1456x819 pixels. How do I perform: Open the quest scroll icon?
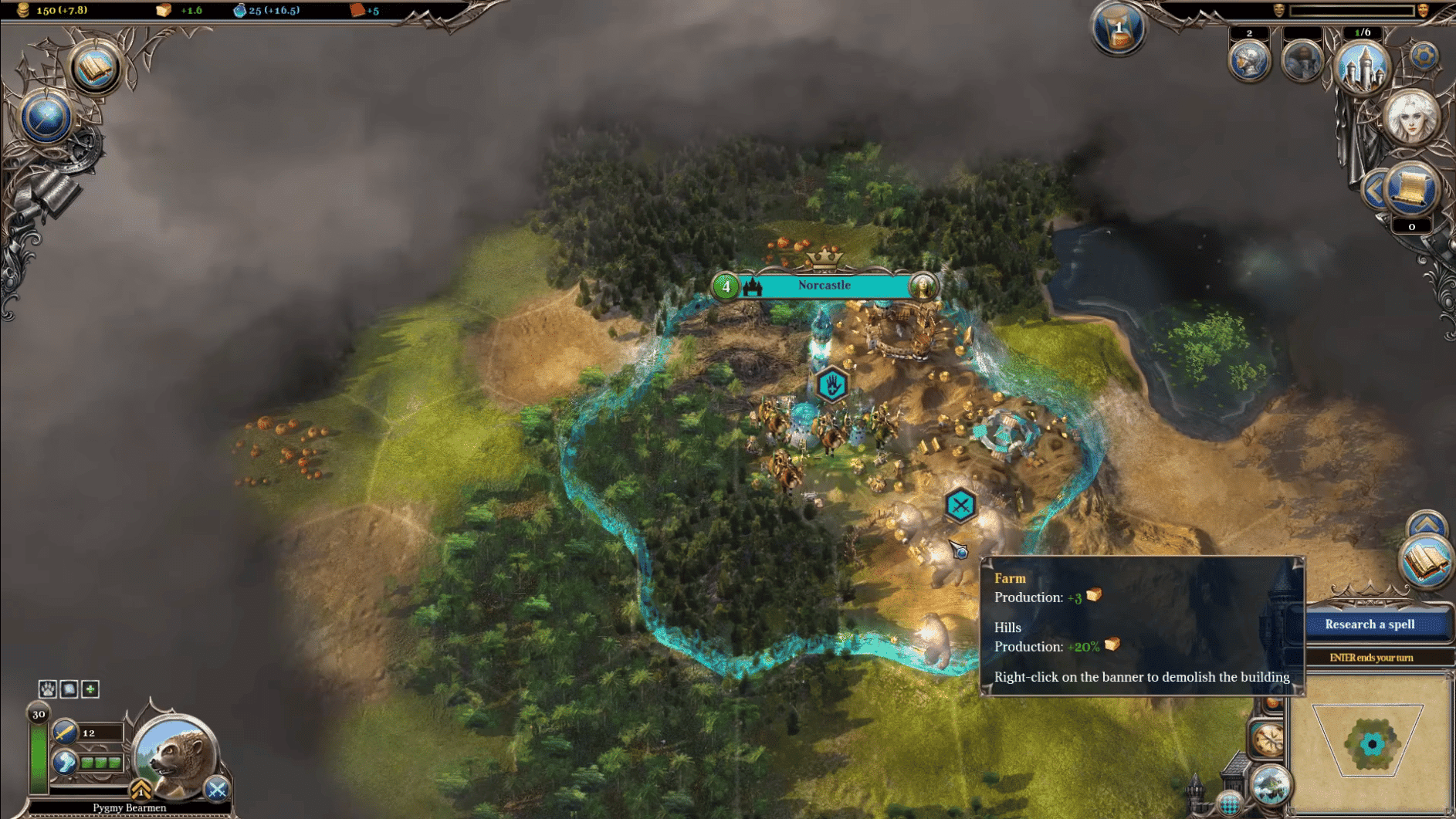click(x=1411, y=188)
